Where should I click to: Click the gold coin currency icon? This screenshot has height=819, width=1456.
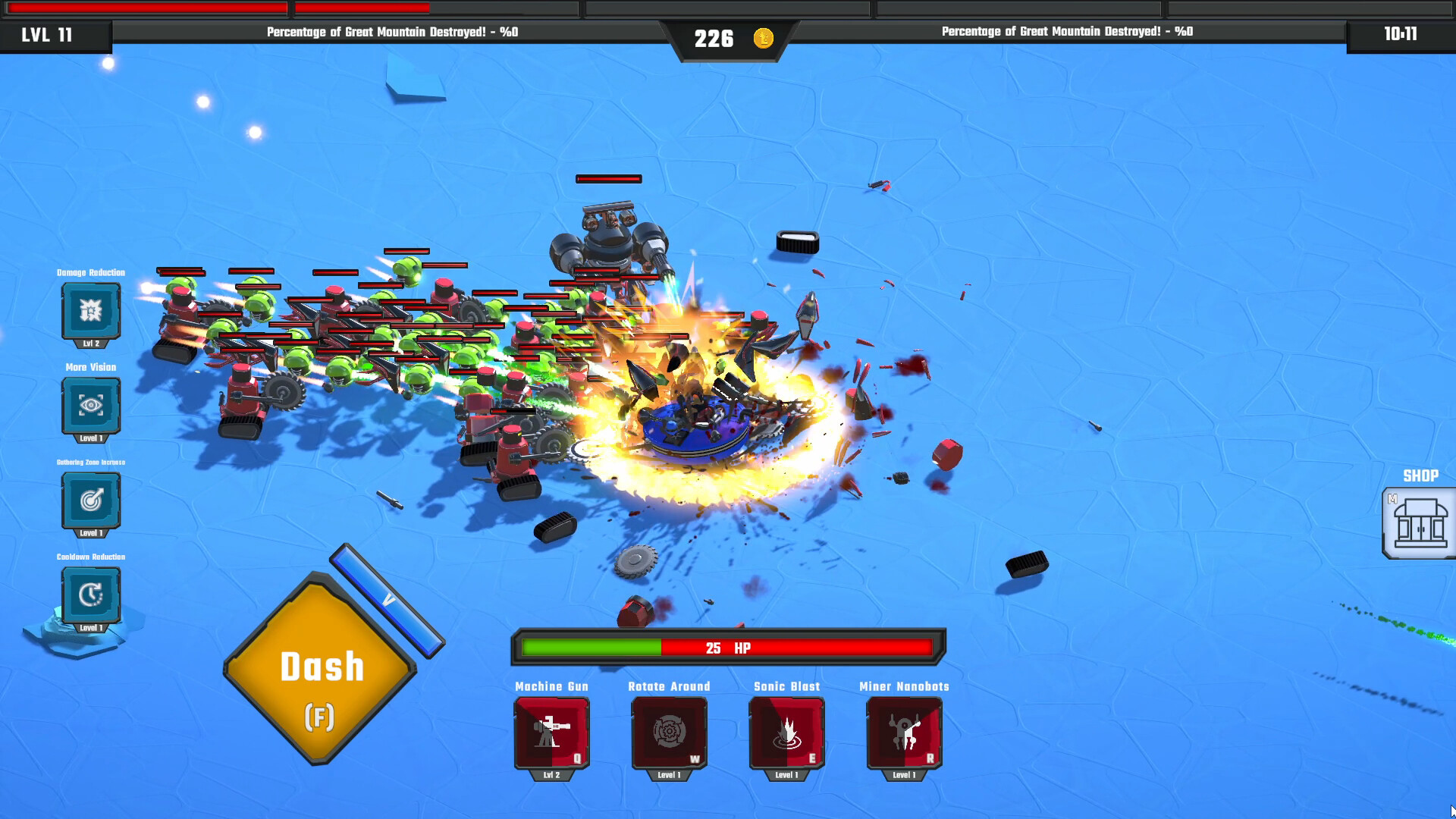(762, 37)
